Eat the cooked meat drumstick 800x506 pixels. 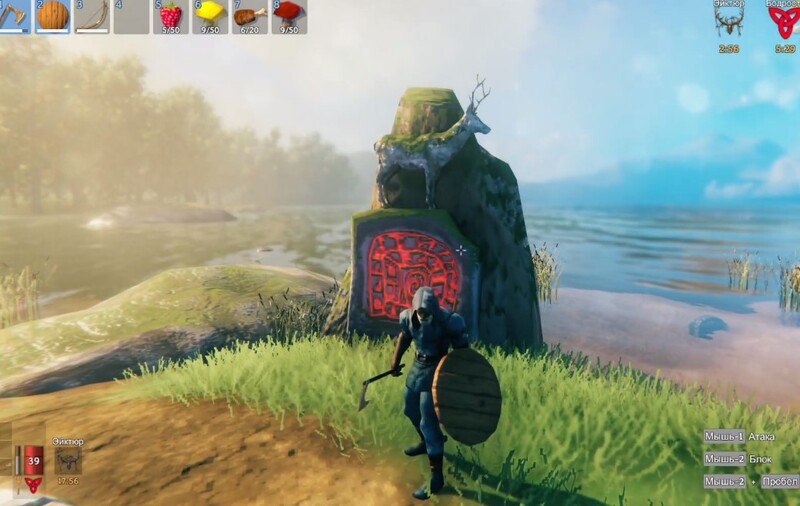(249, 16)
